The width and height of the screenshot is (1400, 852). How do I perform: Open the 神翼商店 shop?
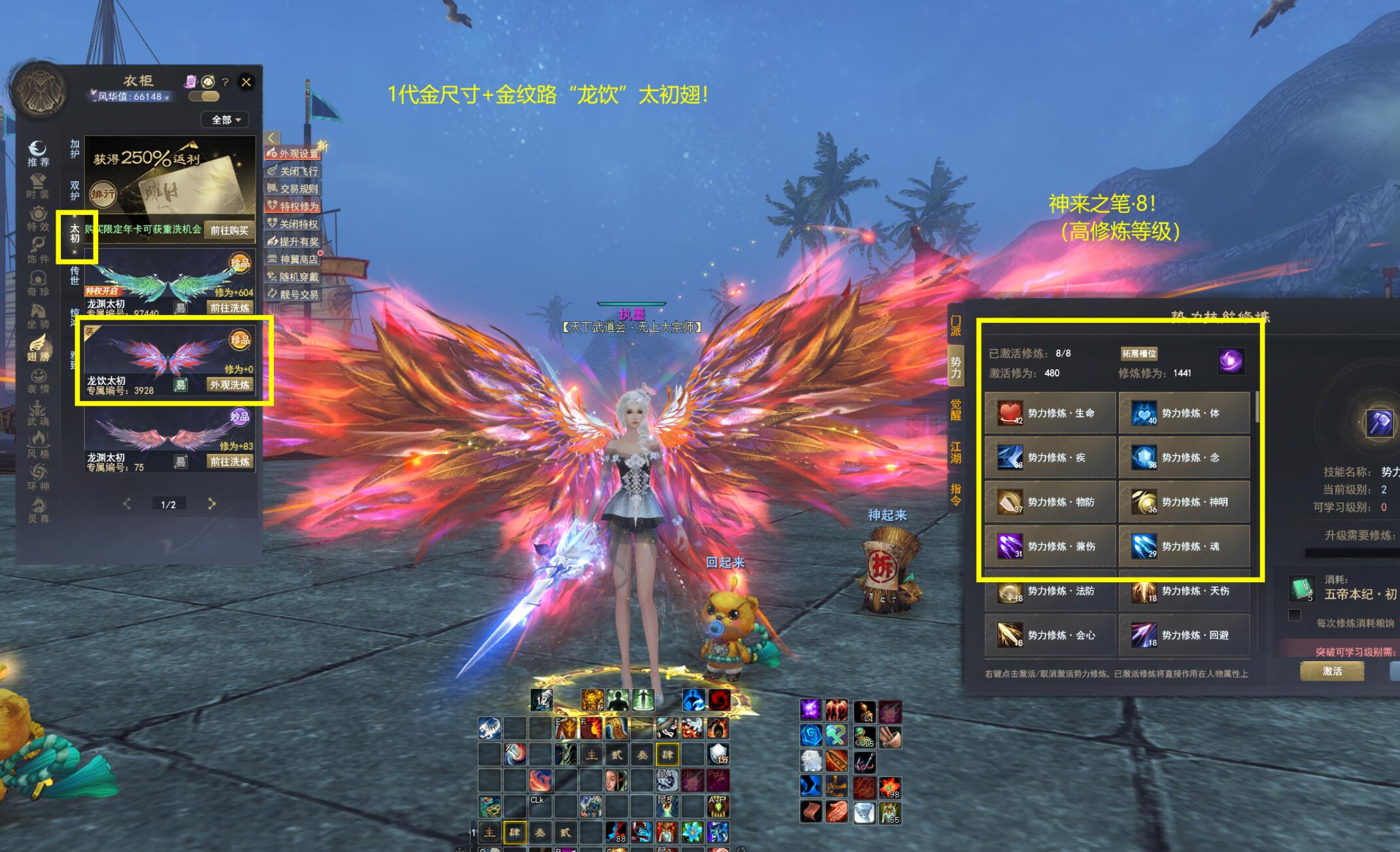tap(293, 259)
